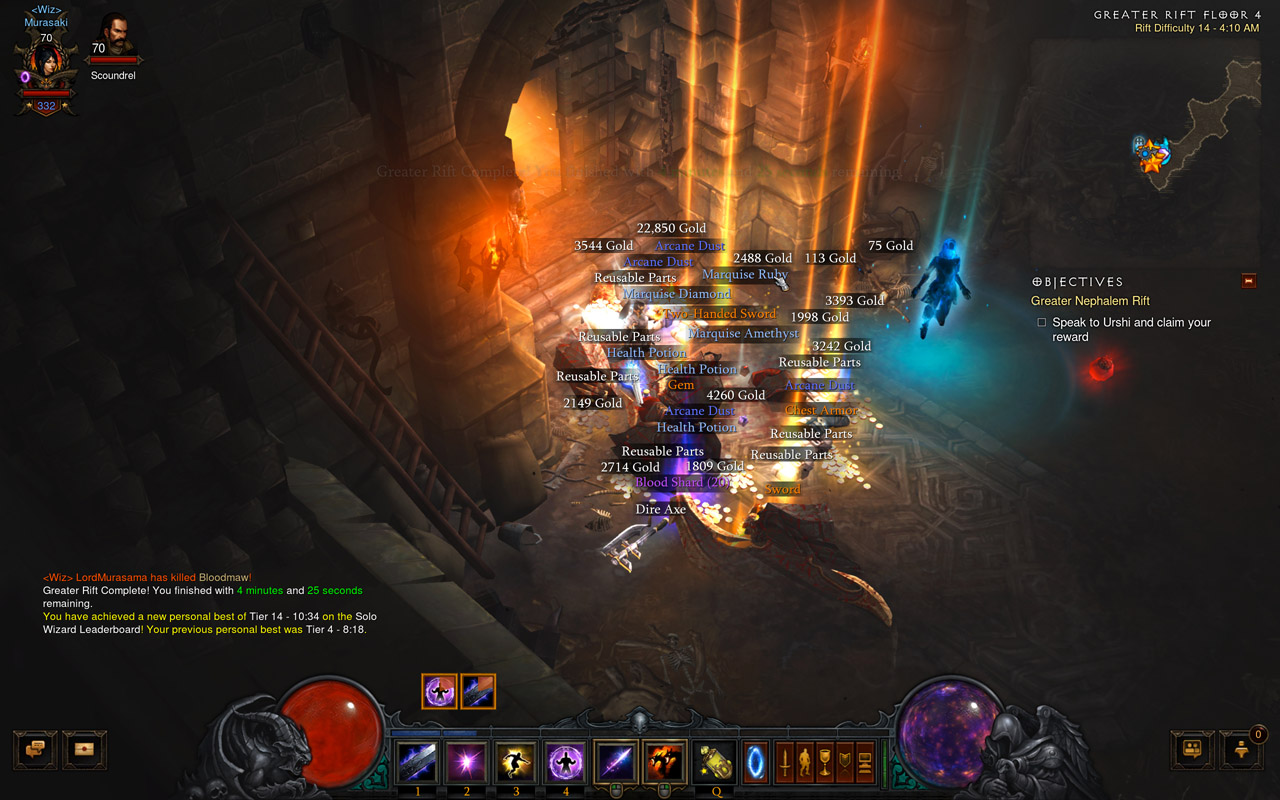
Task: Activate the purple aura figure skill in slot 4
Action: coord(566,763)
